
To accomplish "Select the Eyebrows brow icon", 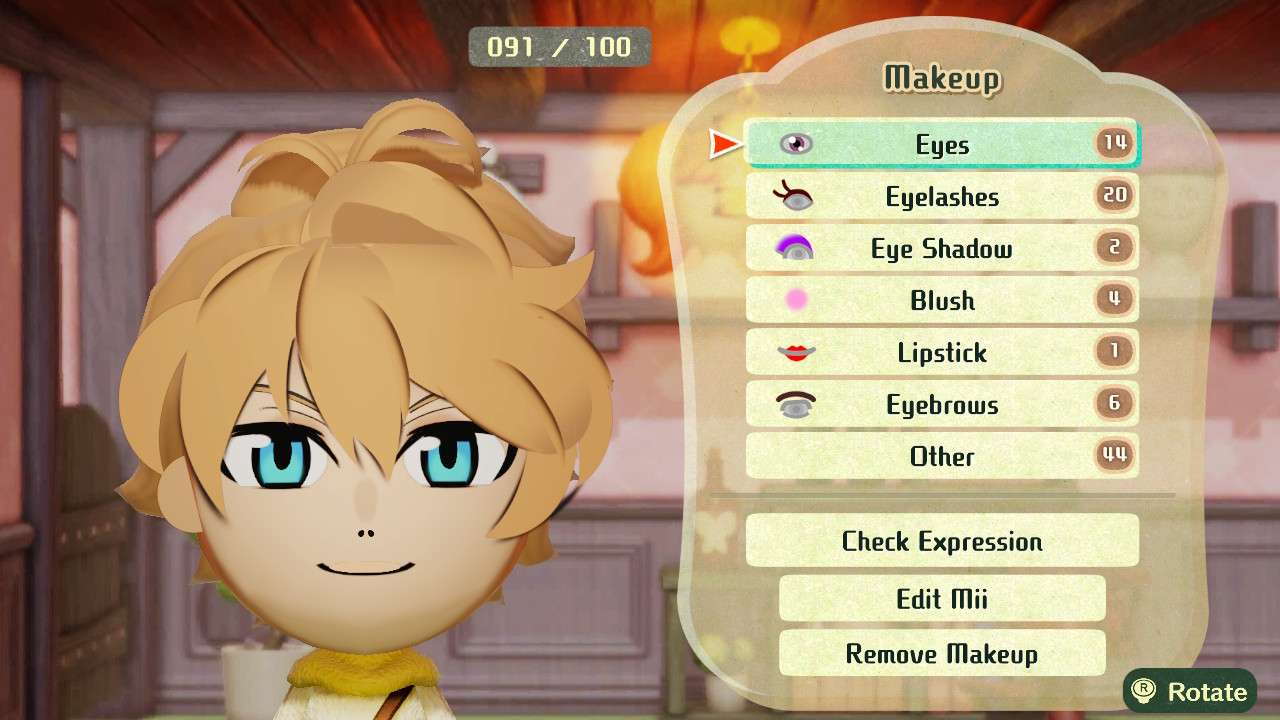I will point(795,404).
